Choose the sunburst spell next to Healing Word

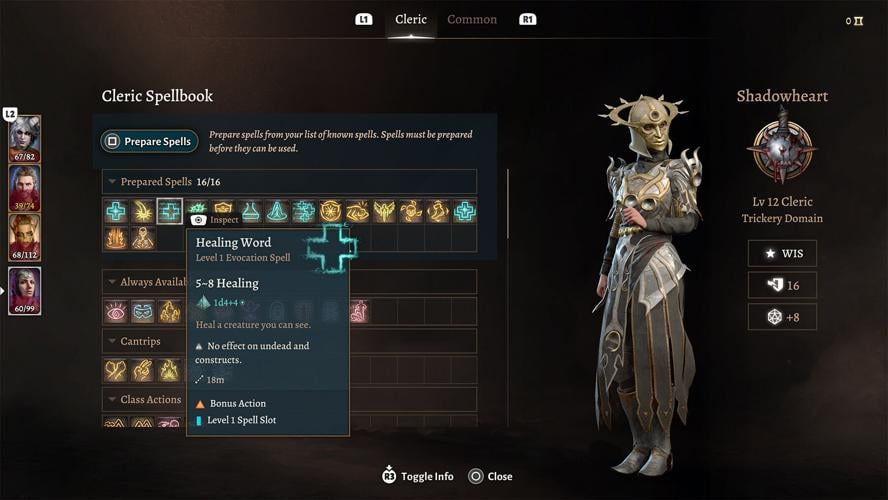click(x=143, y=211)
